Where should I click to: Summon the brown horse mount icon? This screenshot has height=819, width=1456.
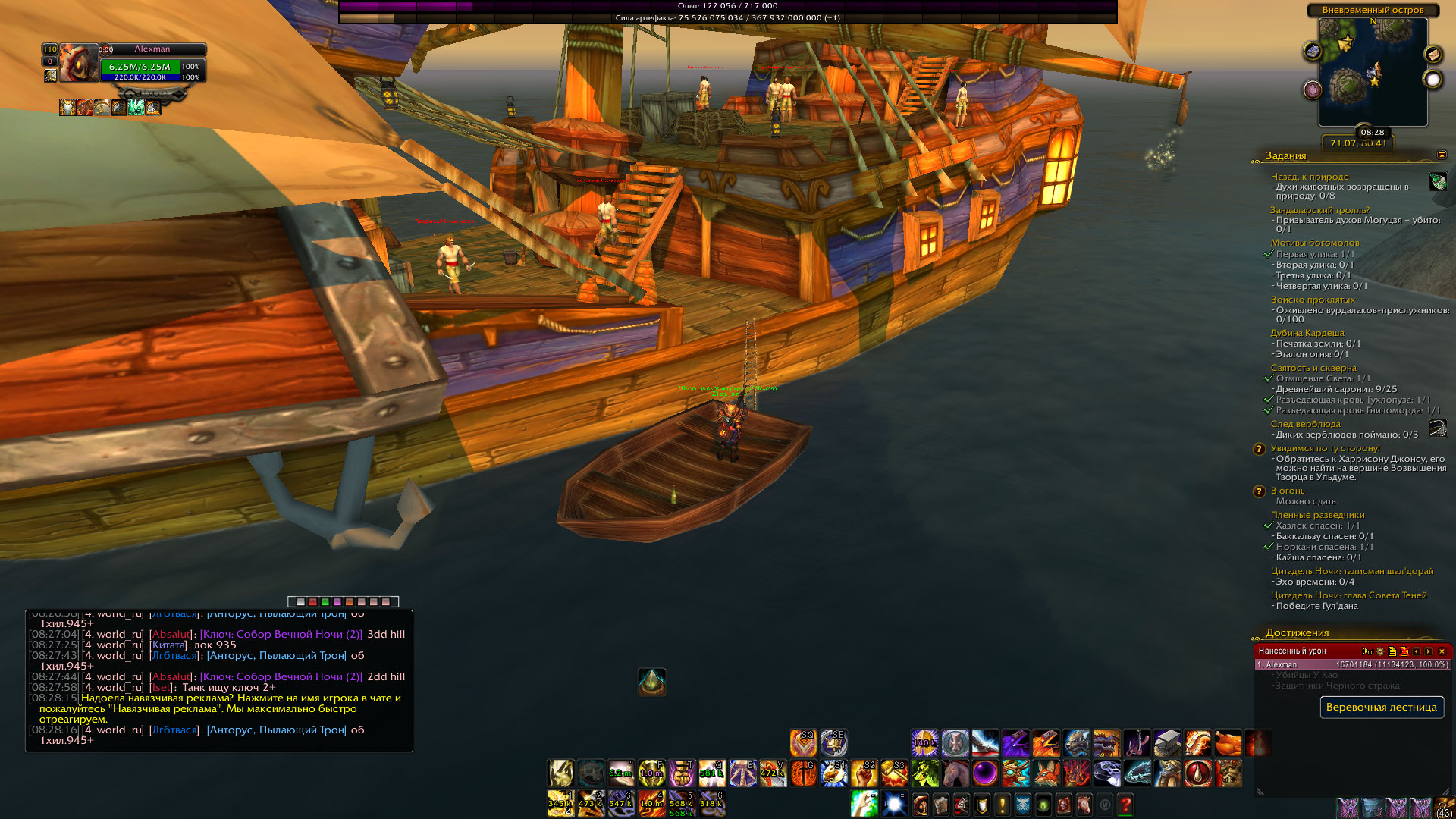click(x=955, y=773)
